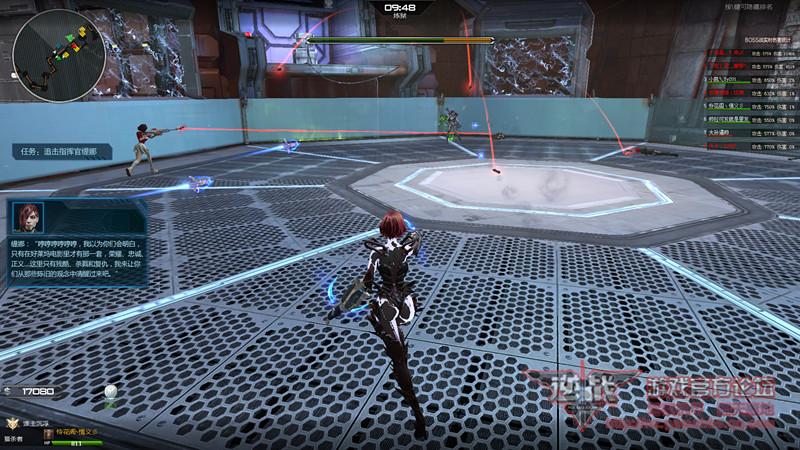Image resolution: width=800 pixels, height=450 pixels.
Task: Click the mission tracker about pursuing the commander
Action: (62, 151)
